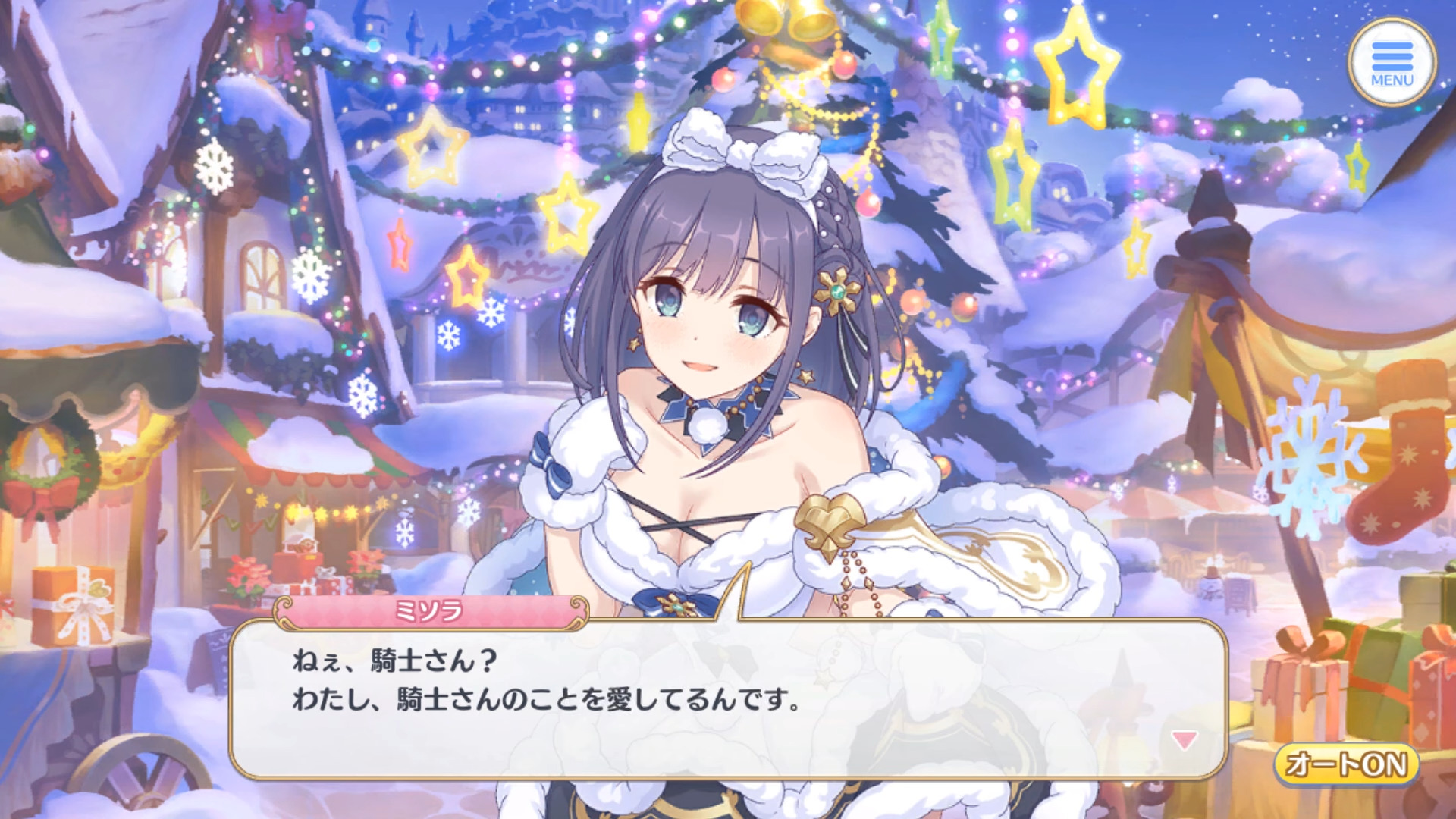Advance dialogue with the pink arrow
This screenshot has height=819, width=1456.
(x=1184, y=739)
